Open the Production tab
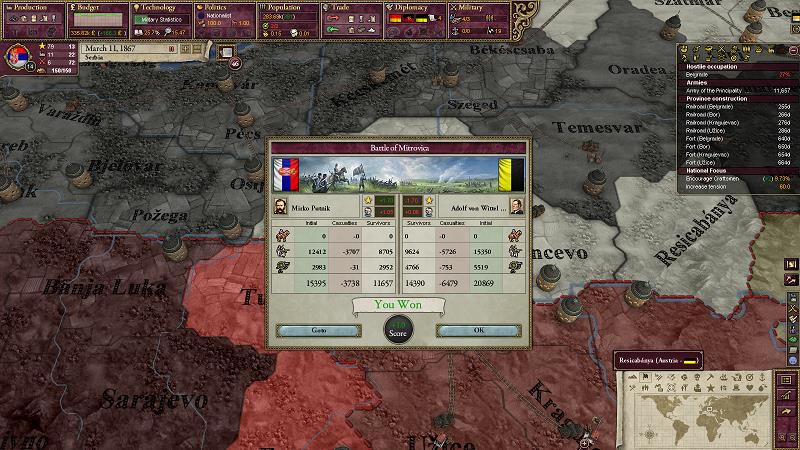 click(32, 7)
